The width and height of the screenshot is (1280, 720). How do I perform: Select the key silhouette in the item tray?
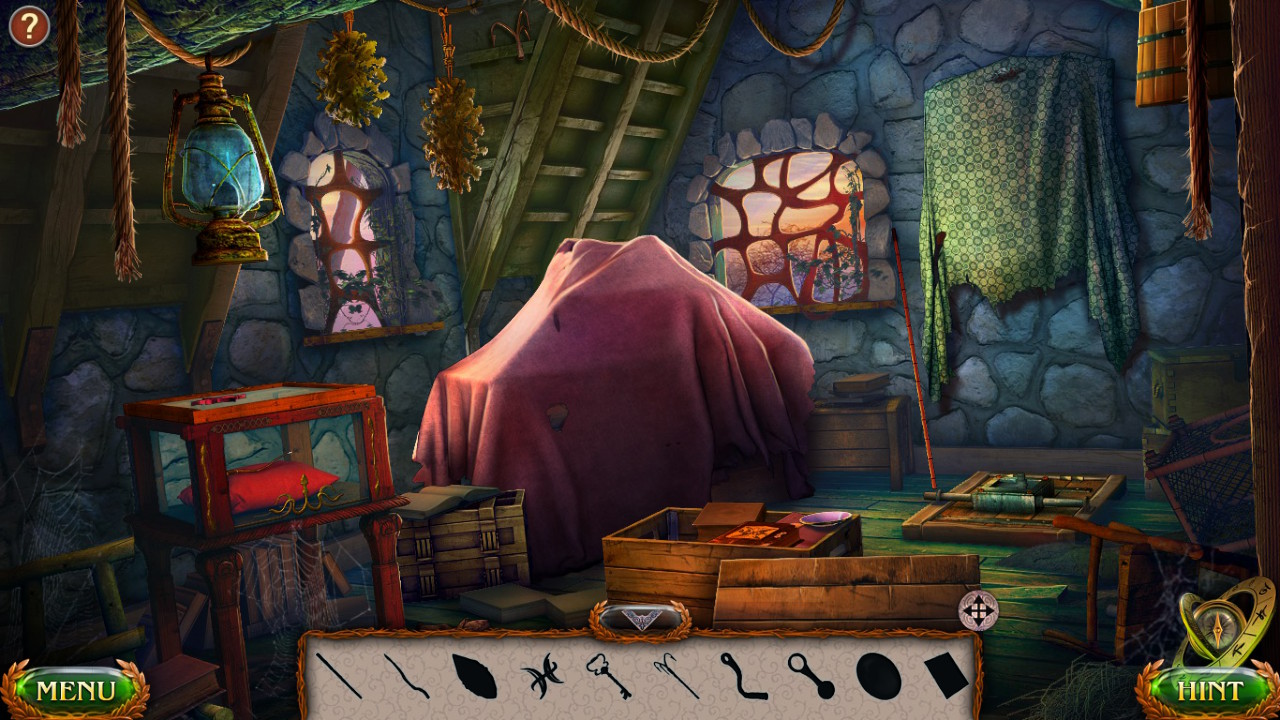[x=608, y=678]
